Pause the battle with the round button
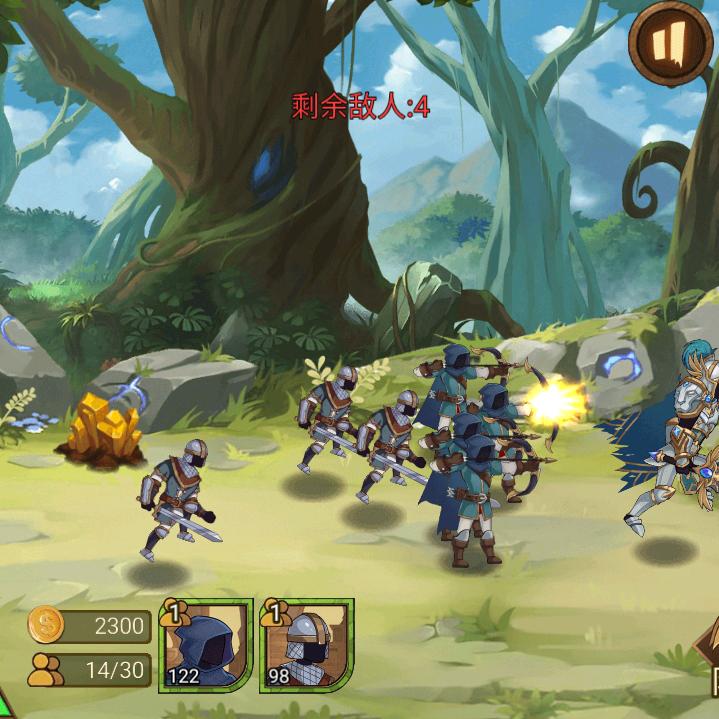This screenshot has width=719, height=719. pos(671,42)
